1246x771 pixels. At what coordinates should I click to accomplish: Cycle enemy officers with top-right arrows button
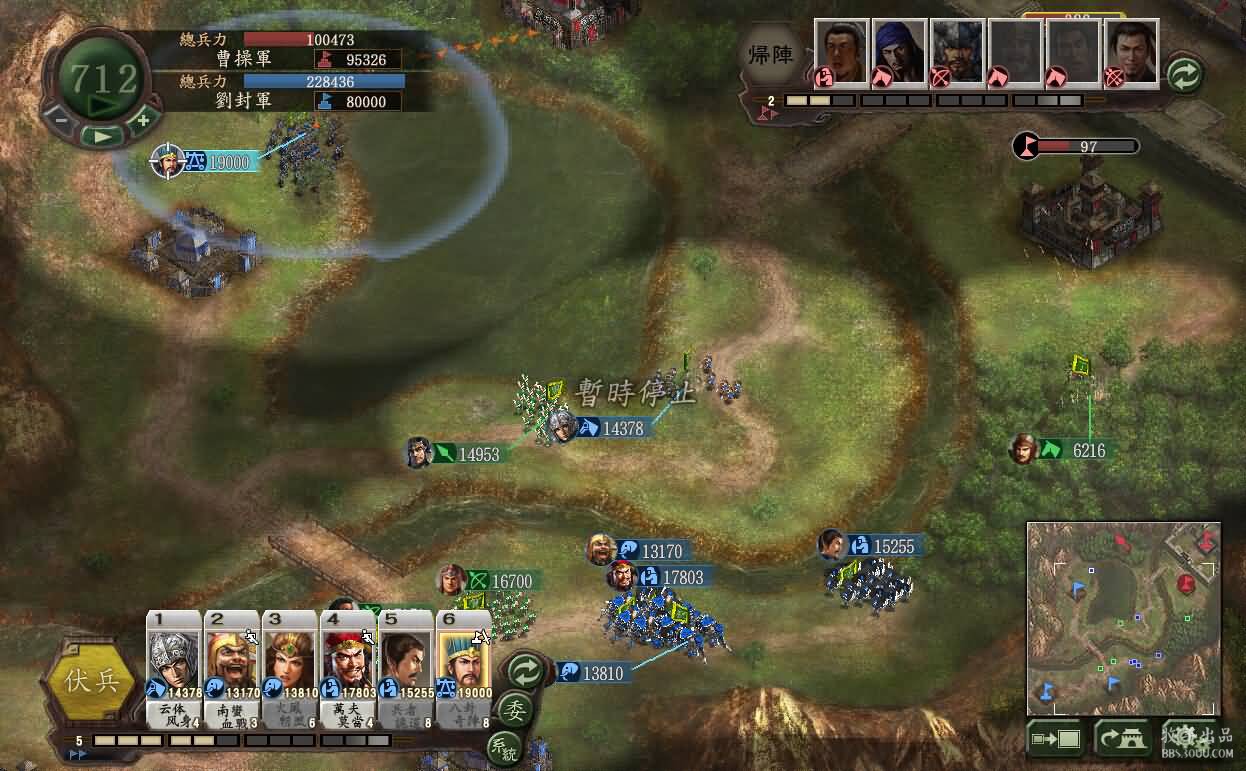[1184, 75]
